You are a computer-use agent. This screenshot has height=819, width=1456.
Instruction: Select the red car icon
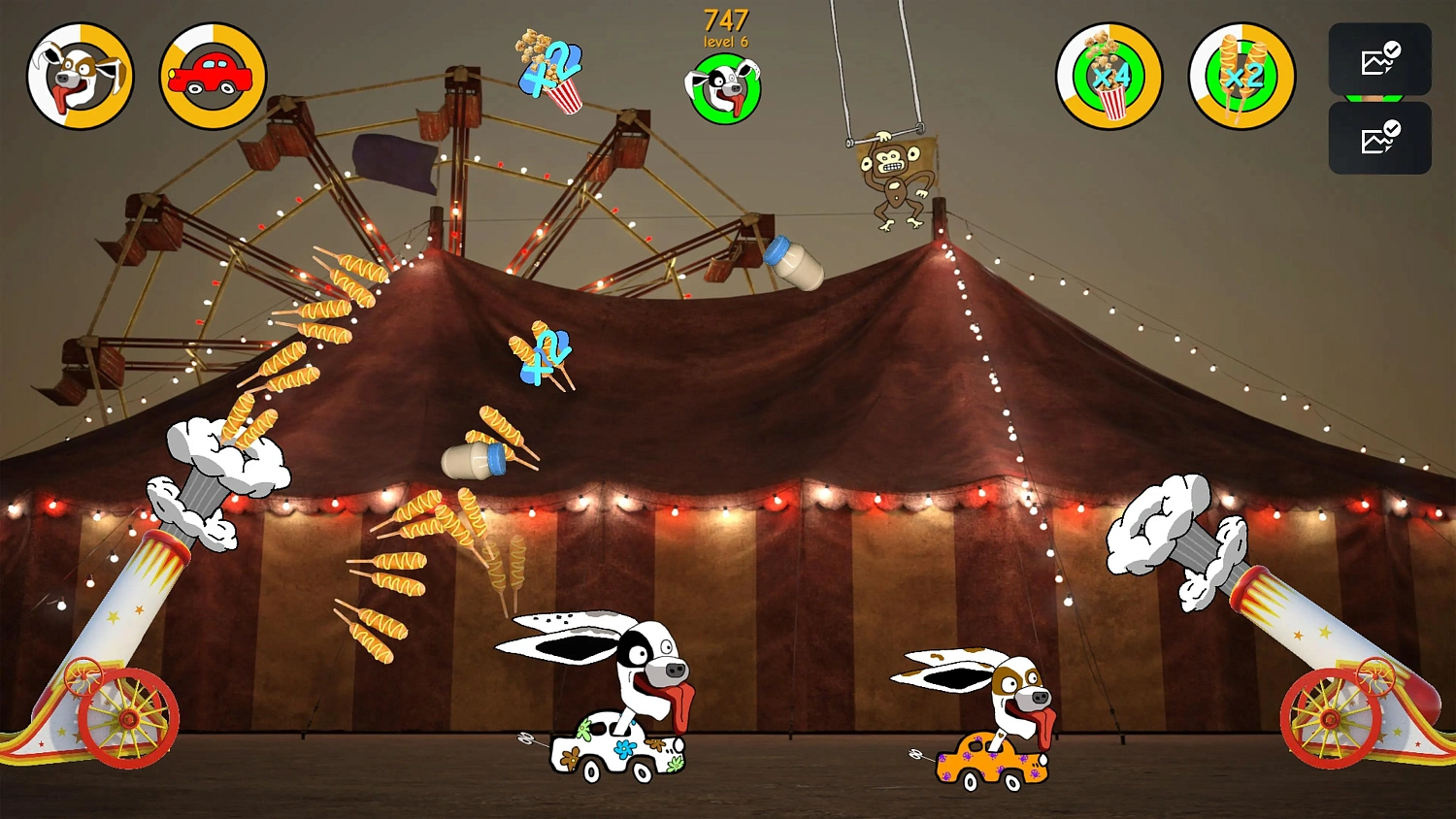(213, 76)
